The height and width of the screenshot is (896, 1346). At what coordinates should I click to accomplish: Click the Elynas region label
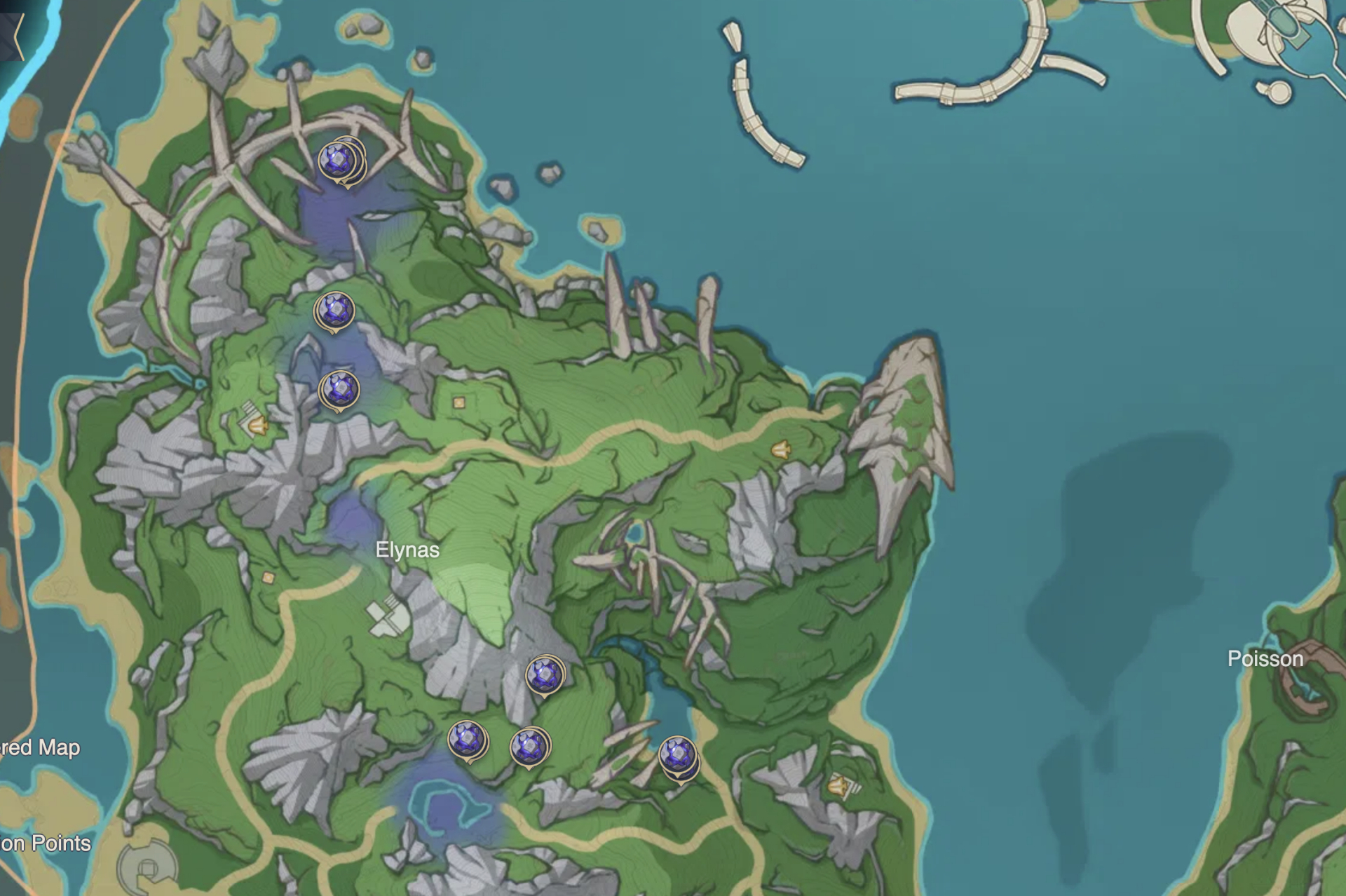tap(407, 551)
